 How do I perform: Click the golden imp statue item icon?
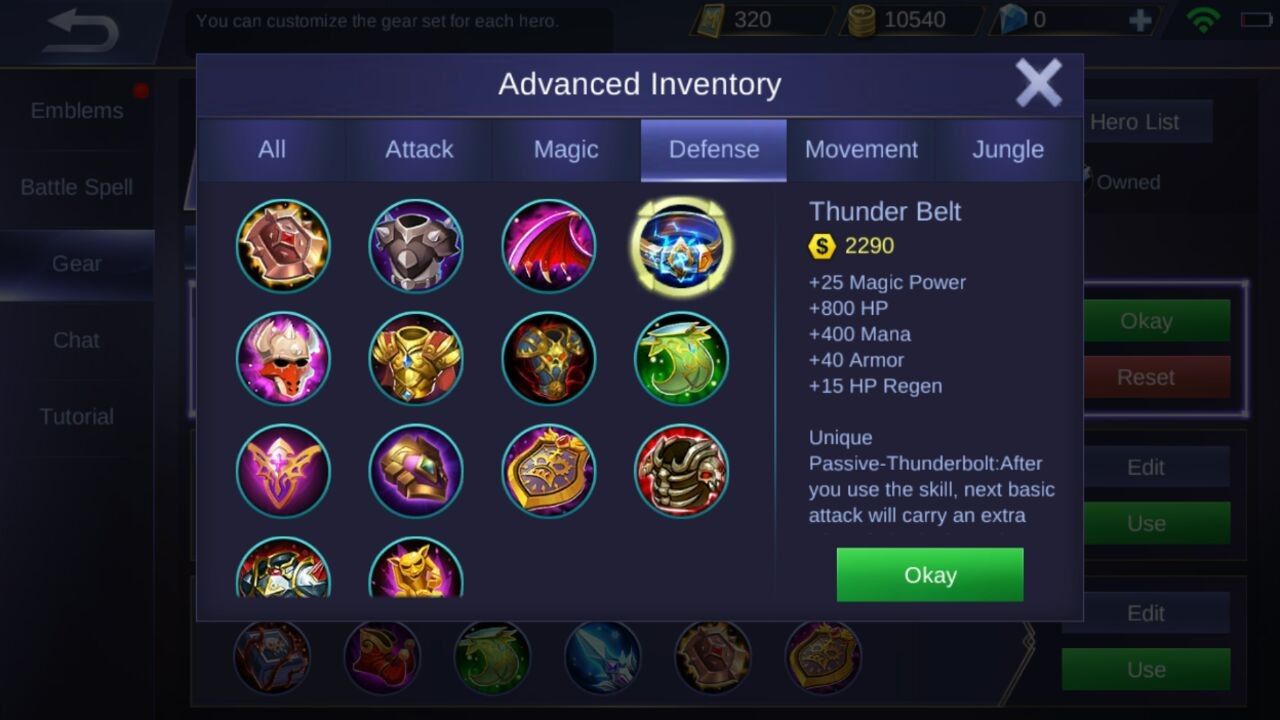pos(416,570)
